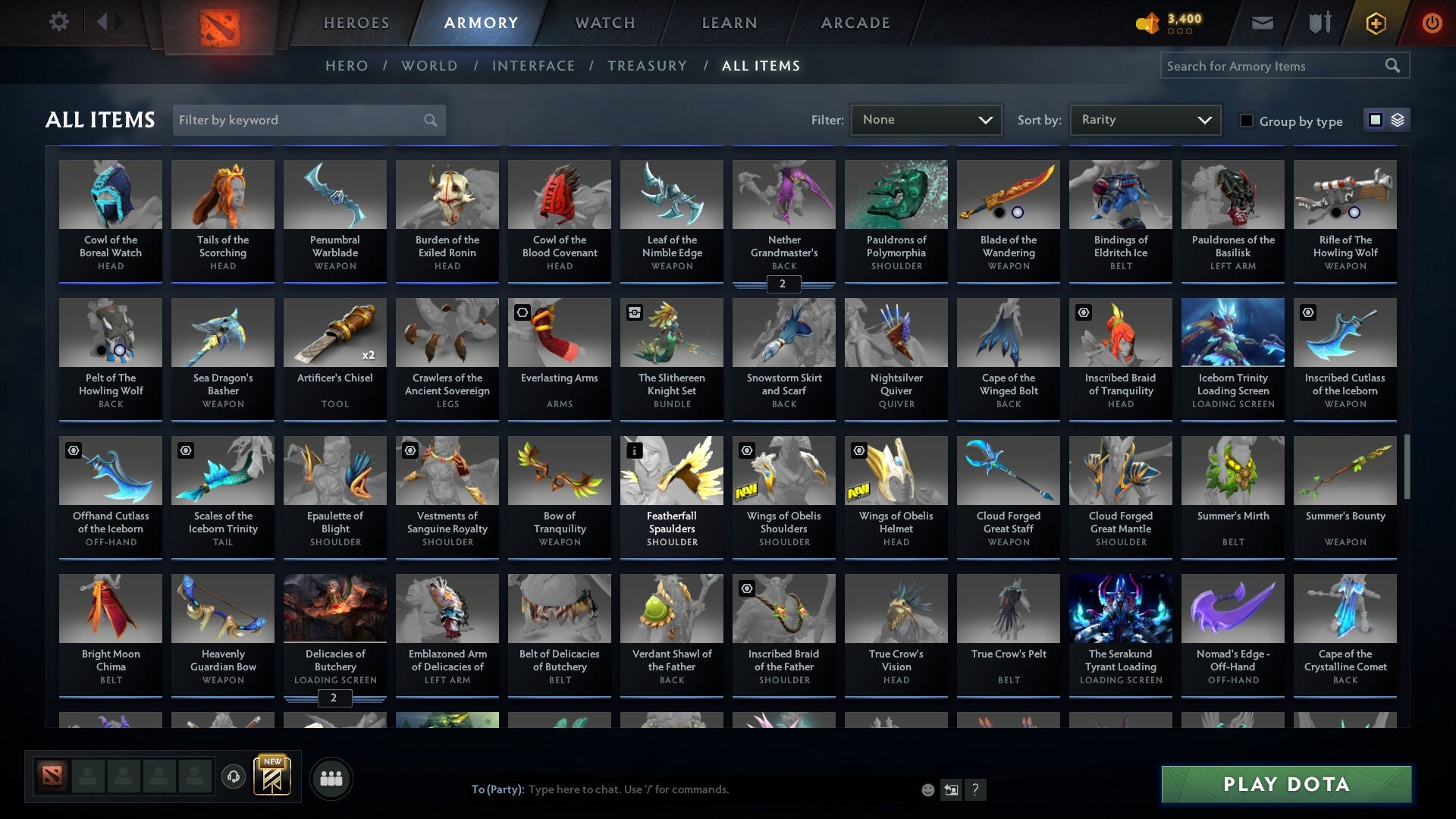Screen dimensions: 1456x819
Task: Go to the TREASURY breadcrumb link
Action: (648, 66)
